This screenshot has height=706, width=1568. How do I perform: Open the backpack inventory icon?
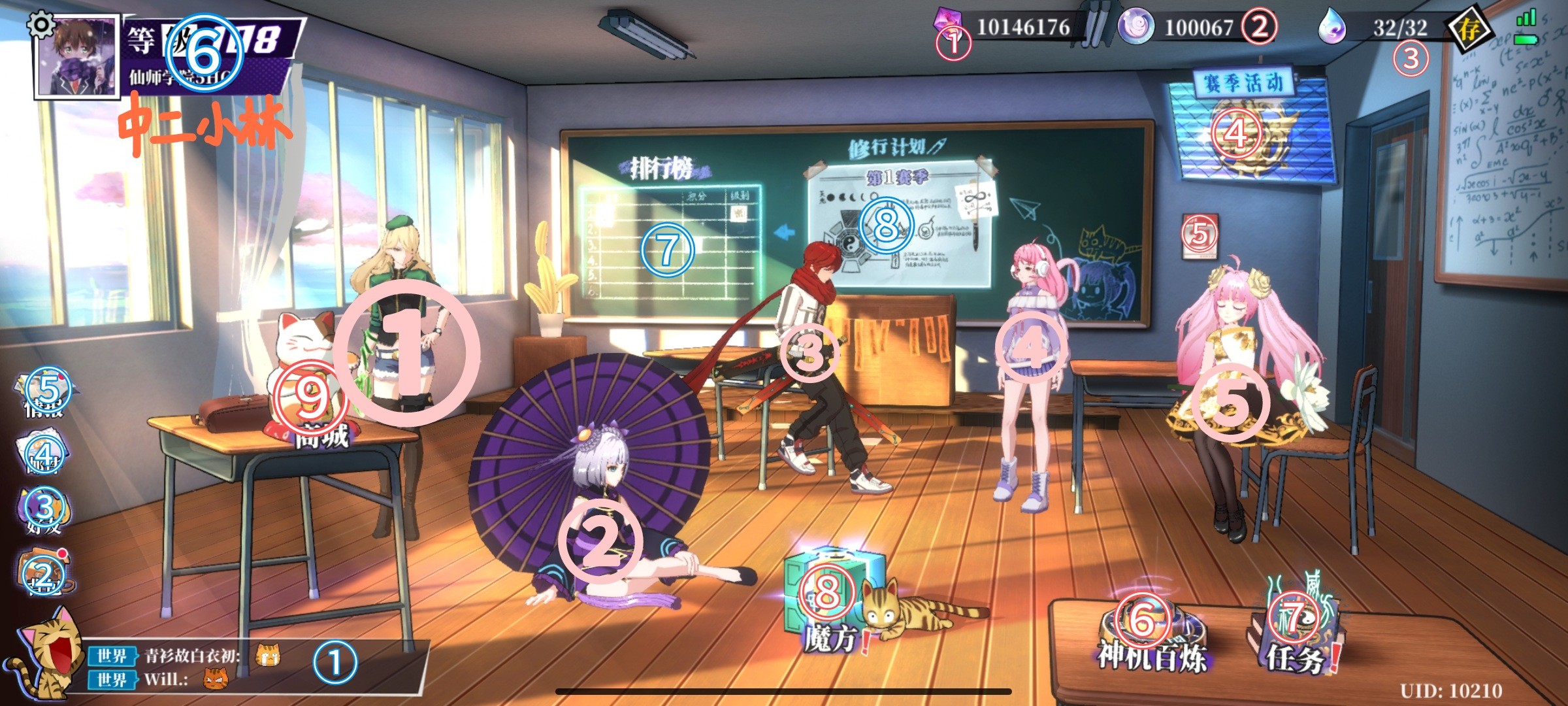[44, 574]
